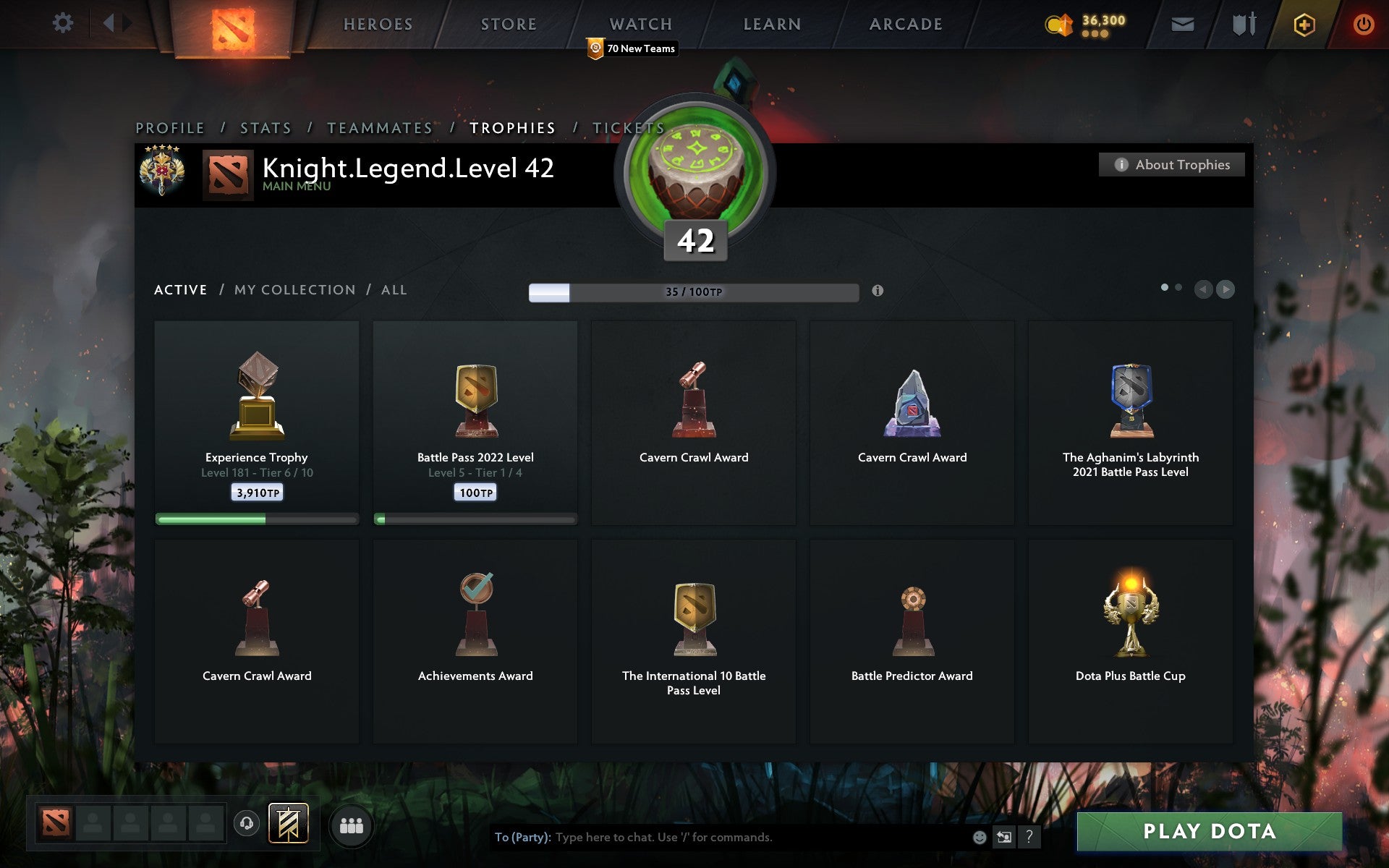This screenshot has height=868, width=1389.
Task: Open About Trophies
Action: click(x=1171, y=164)
